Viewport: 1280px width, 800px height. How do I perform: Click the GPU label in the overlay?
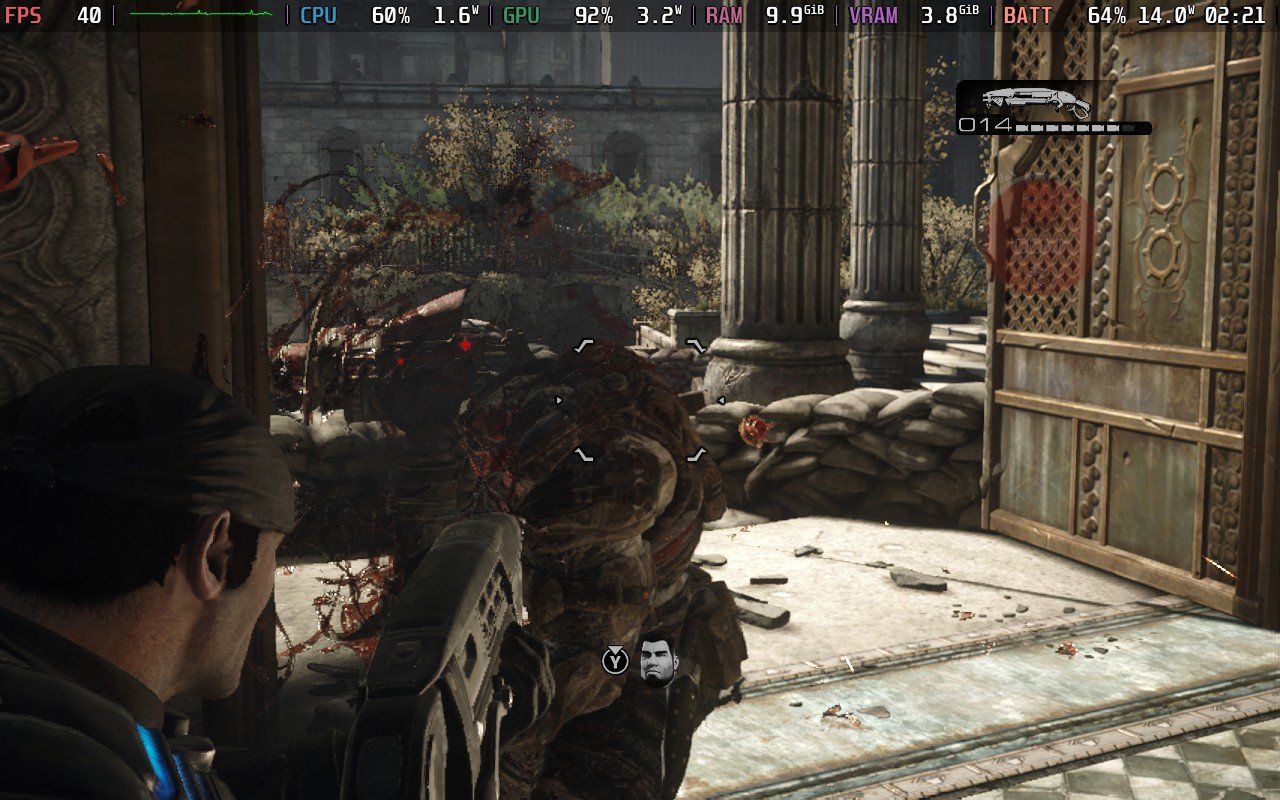(x=521, y=15)
